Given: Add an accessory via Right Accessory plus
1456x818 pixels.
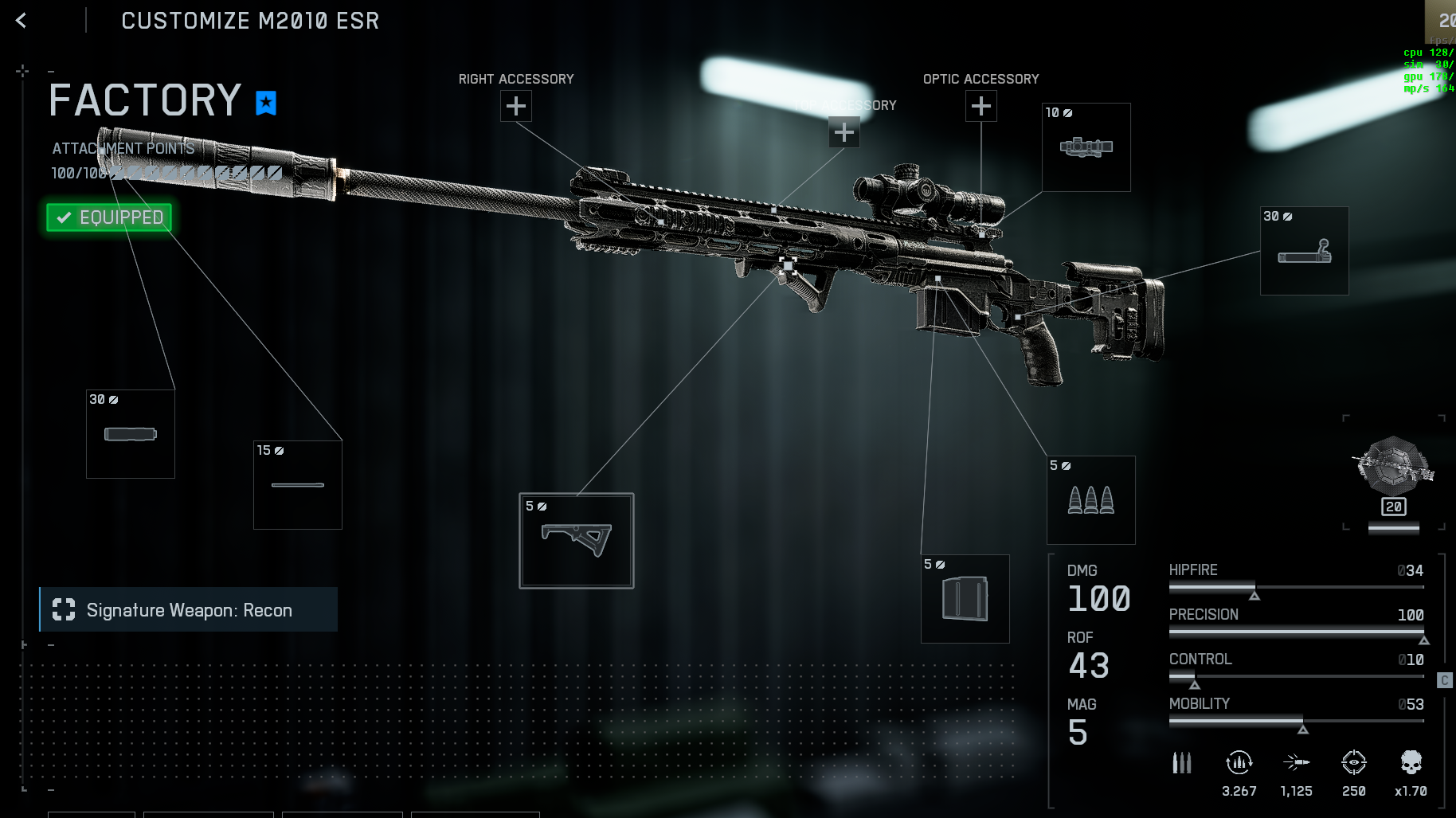Looking at the screenshot, I should click(x=516, y=105).
